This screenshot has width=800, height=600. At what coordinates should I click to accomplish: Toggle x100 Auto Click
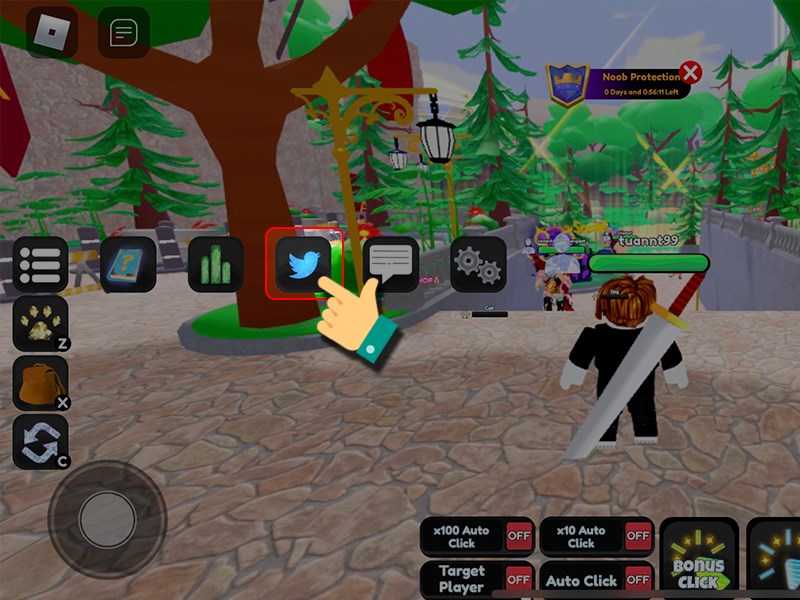coord(518,536)
